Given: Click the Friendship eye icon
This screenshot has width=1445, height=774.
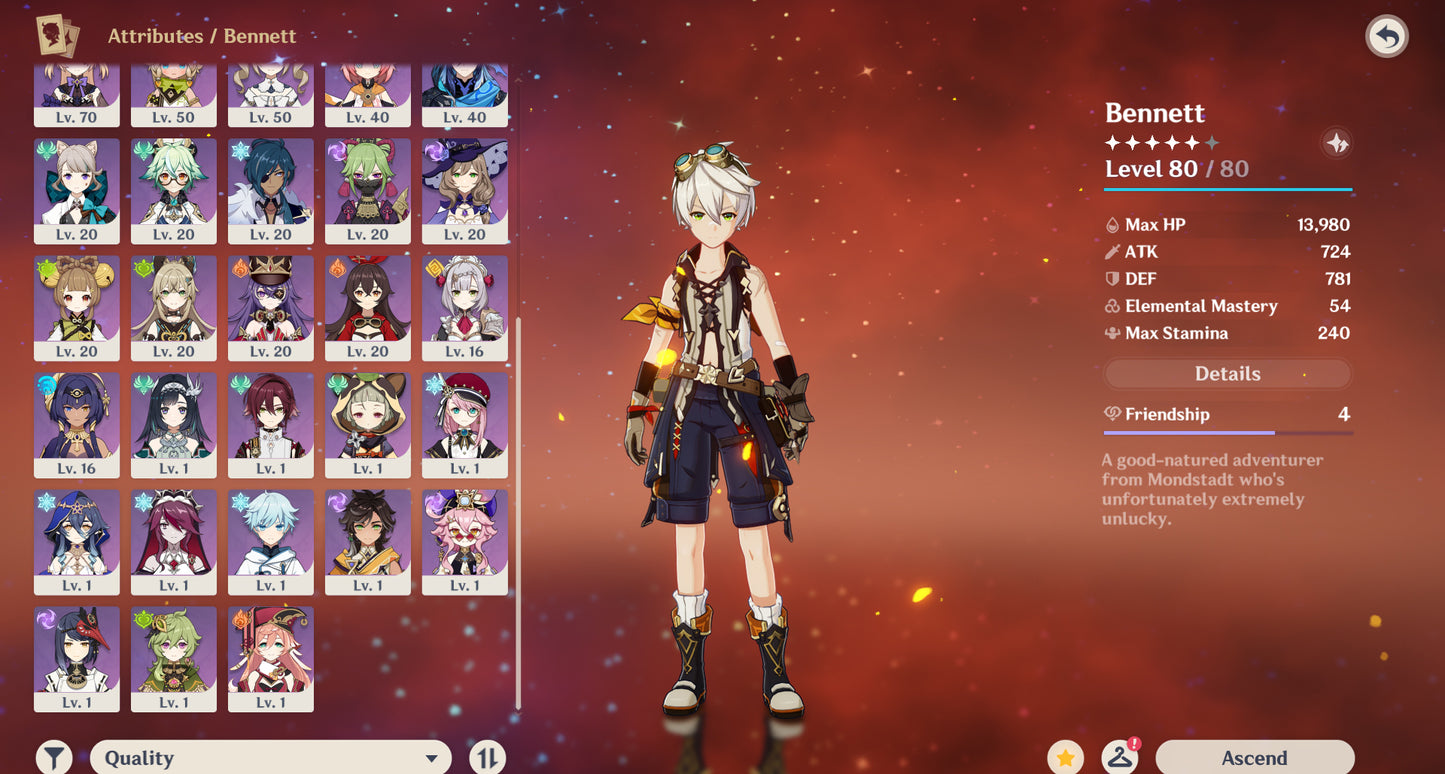Looking at the screenshot, I should pos(1113,413).
